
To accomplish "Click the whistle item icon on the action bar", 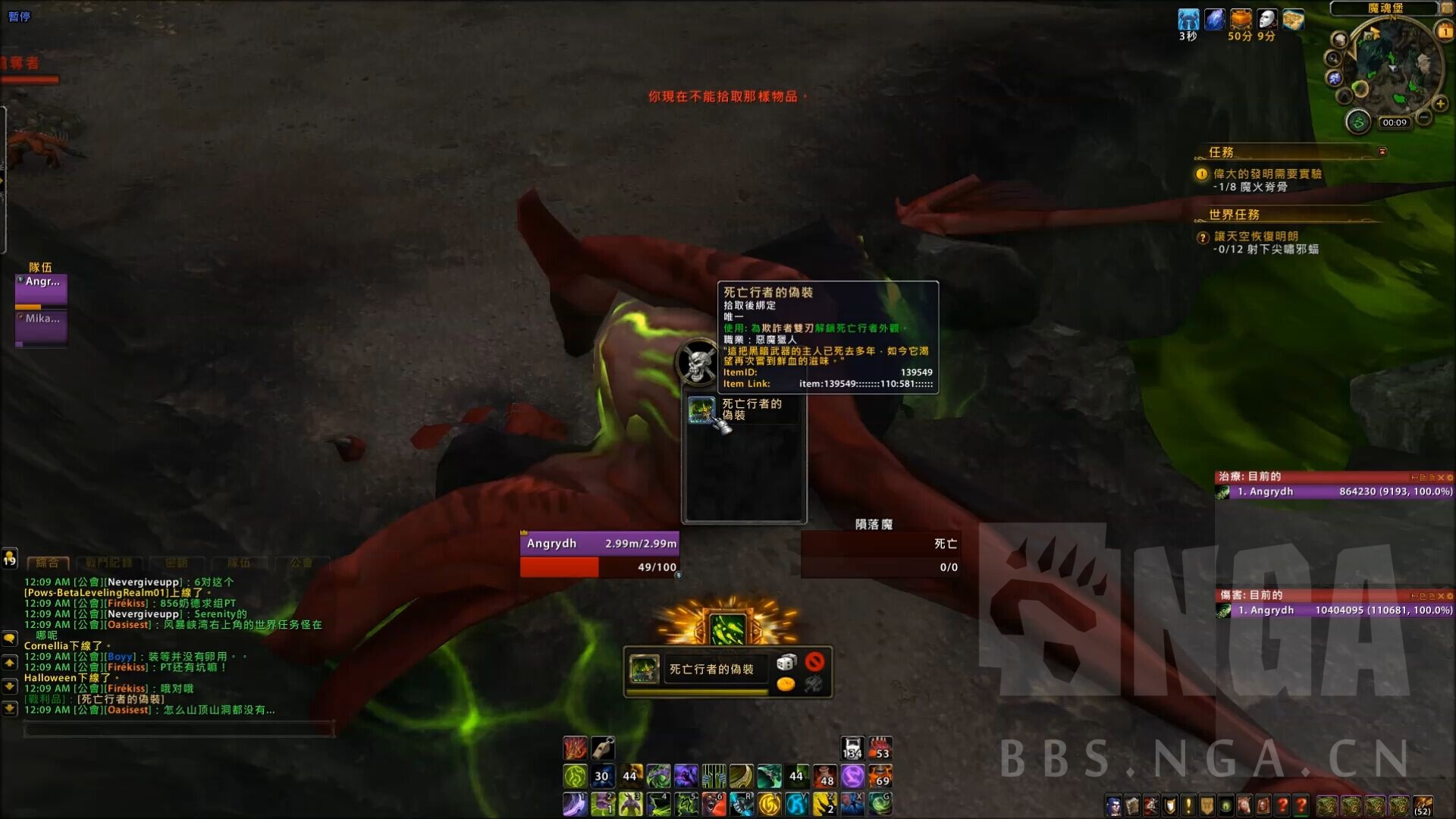I will click(x=603, y=748).
